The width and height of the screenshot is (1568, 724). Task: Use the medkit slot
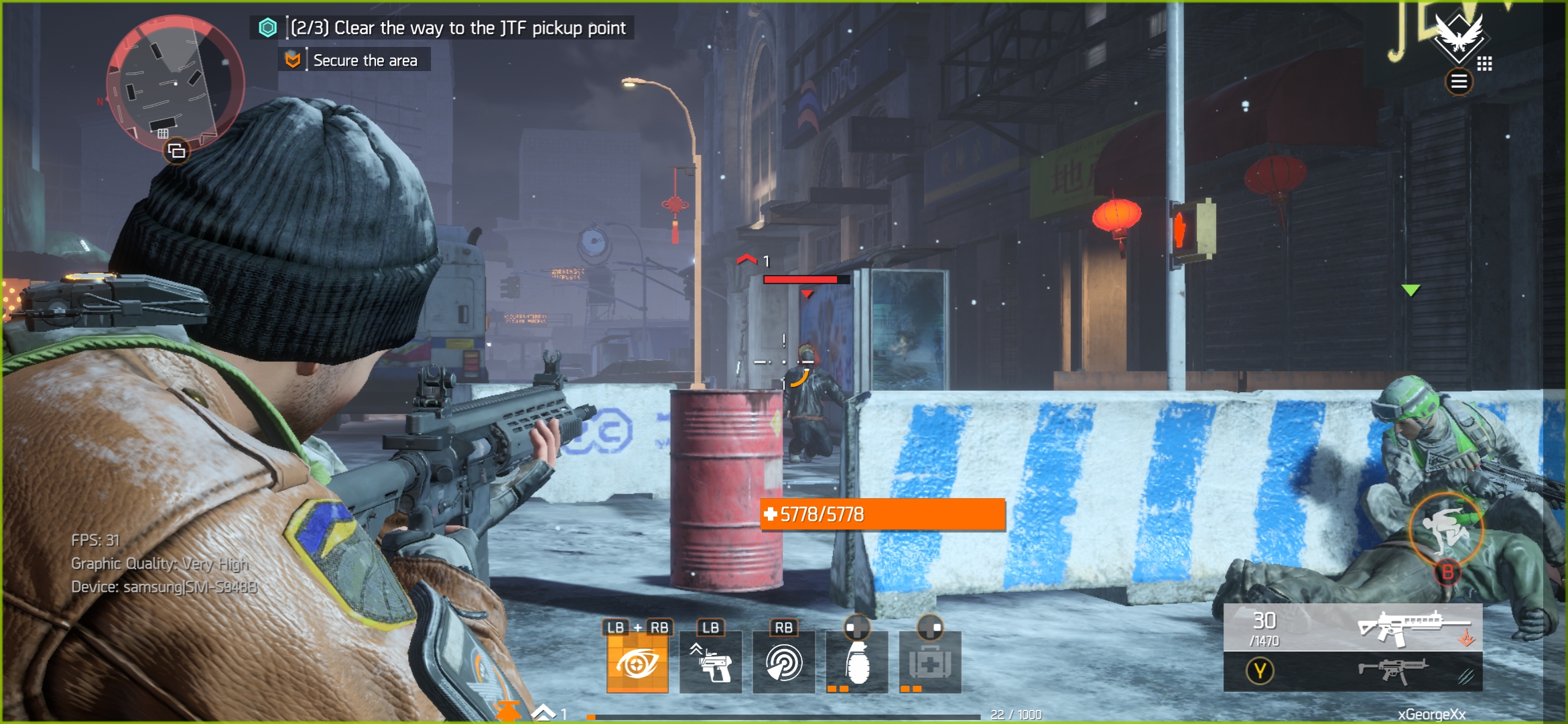(930, 663)
